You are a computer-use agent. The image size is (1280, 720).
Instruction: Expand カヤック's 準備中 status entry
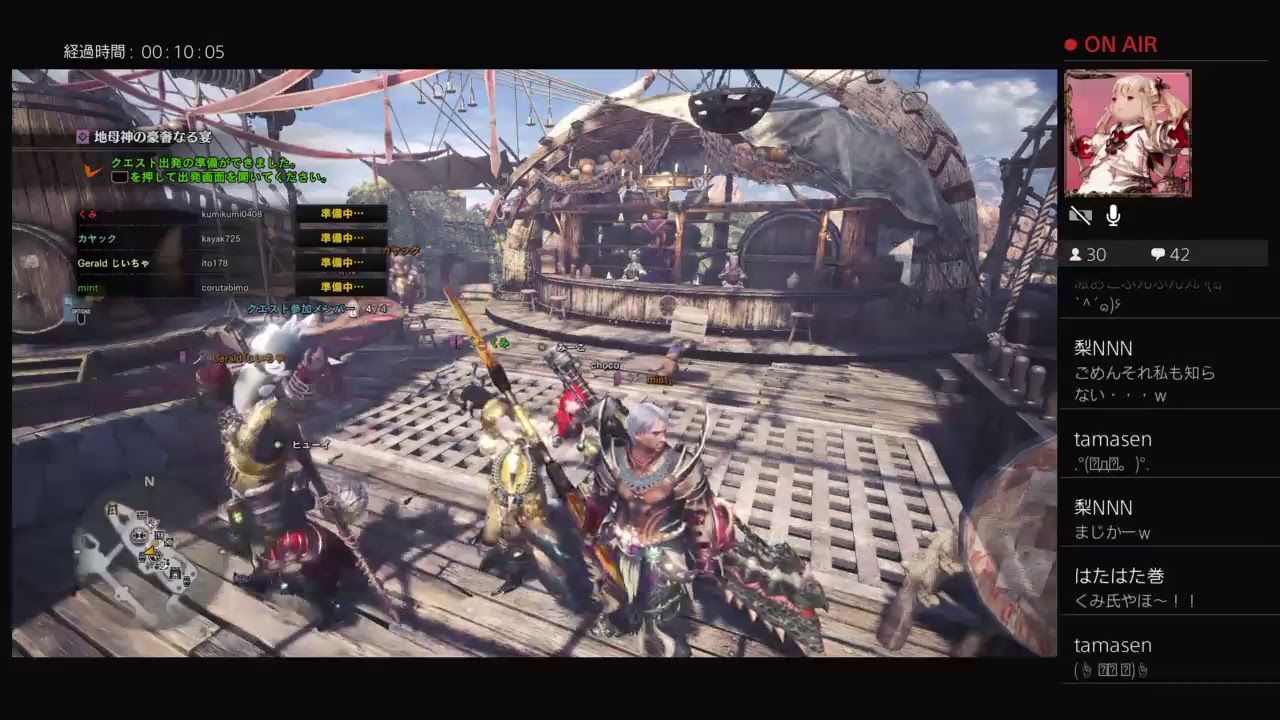(340, 238)
